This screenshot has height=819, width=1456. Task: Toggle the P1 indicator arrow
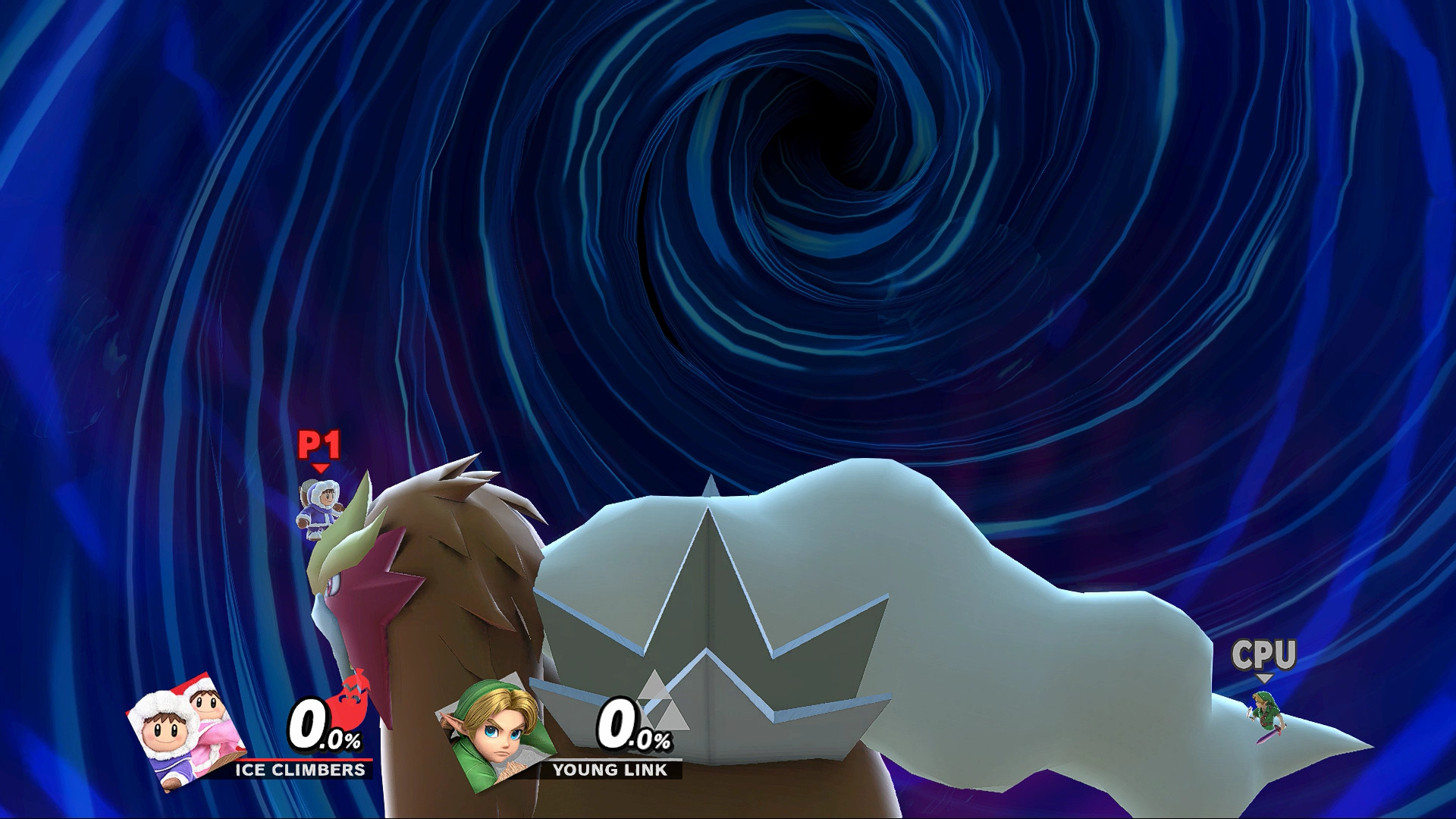(319, 468)
